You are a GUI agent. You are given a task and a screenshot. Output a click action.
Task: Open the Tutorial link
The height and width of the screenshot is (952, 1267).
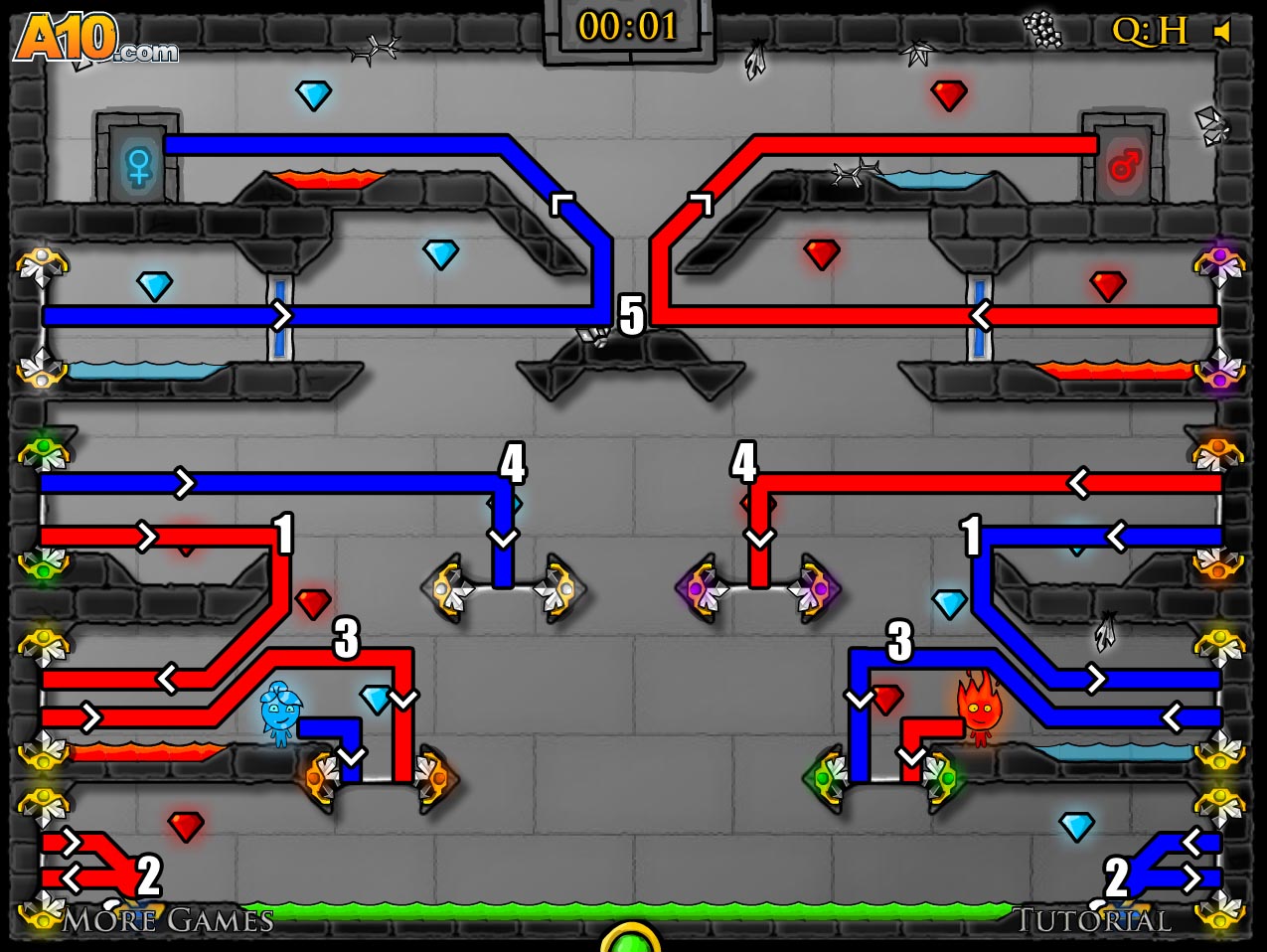click(x=1092, y=920)
